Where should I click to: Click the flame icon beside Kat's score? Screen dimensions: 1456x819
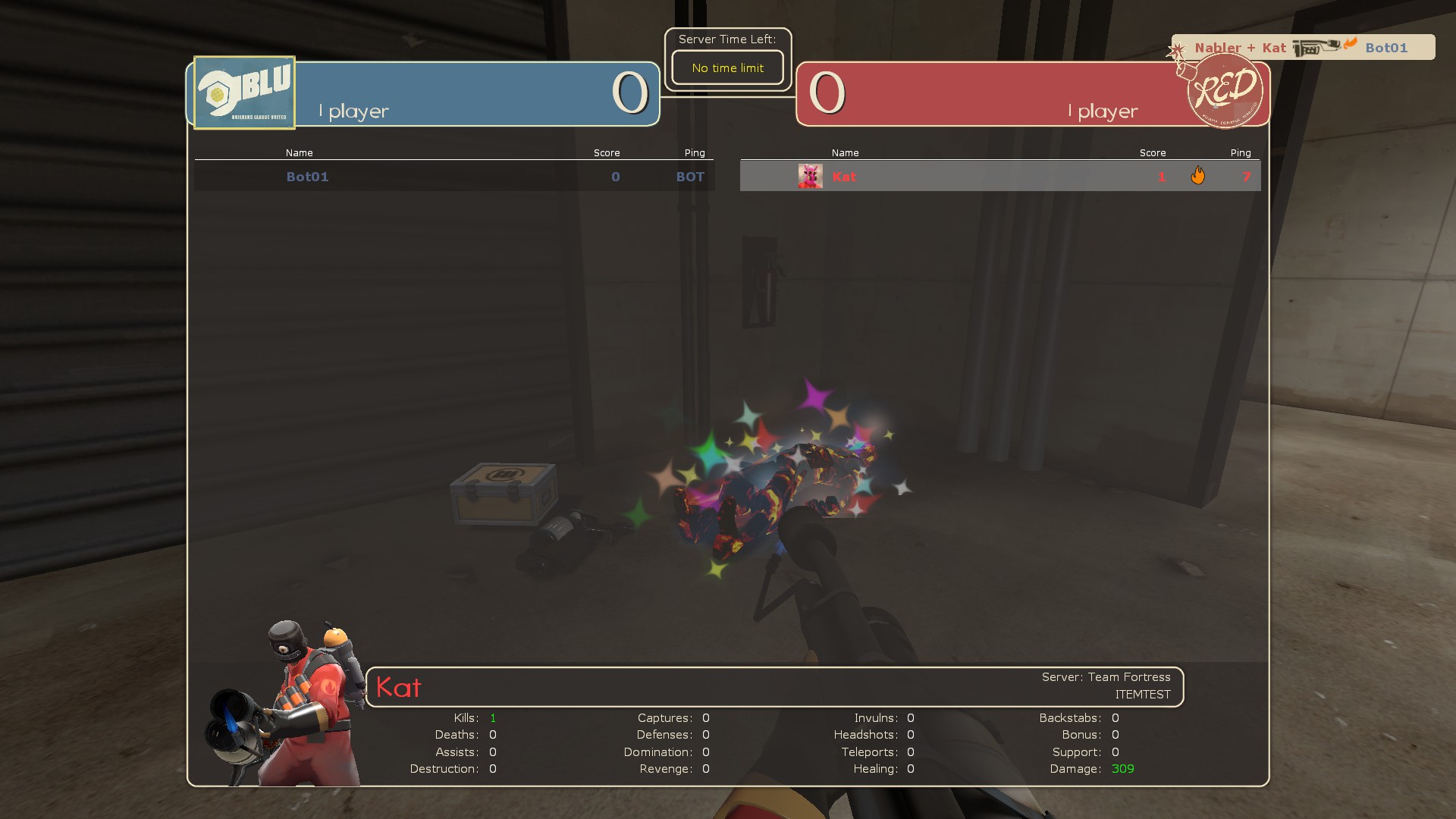click(1200, 175)
